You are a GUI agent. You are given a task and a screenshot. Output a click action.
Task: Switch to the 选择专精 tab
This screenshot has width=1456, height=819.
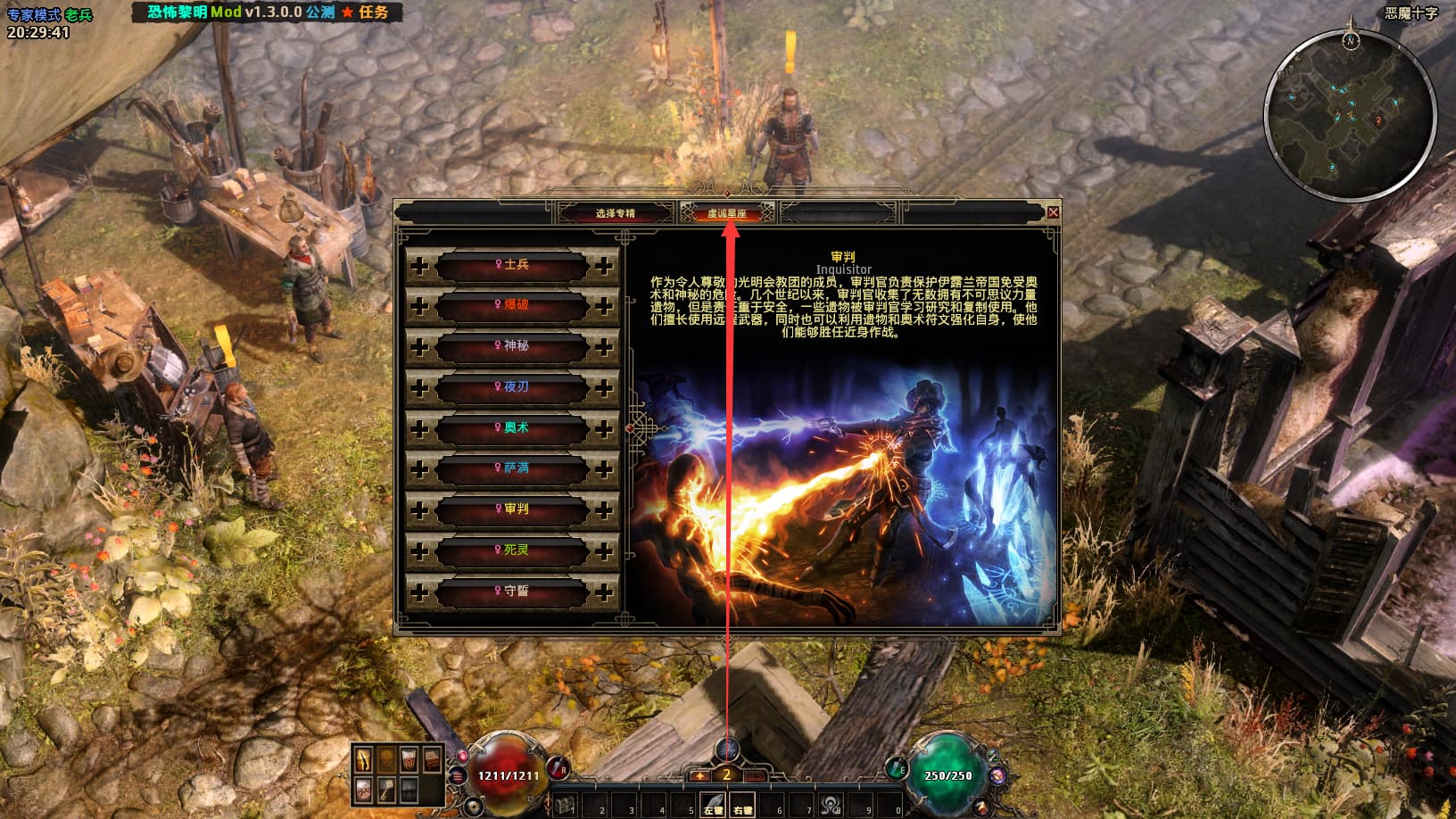[x=615, y=213]
